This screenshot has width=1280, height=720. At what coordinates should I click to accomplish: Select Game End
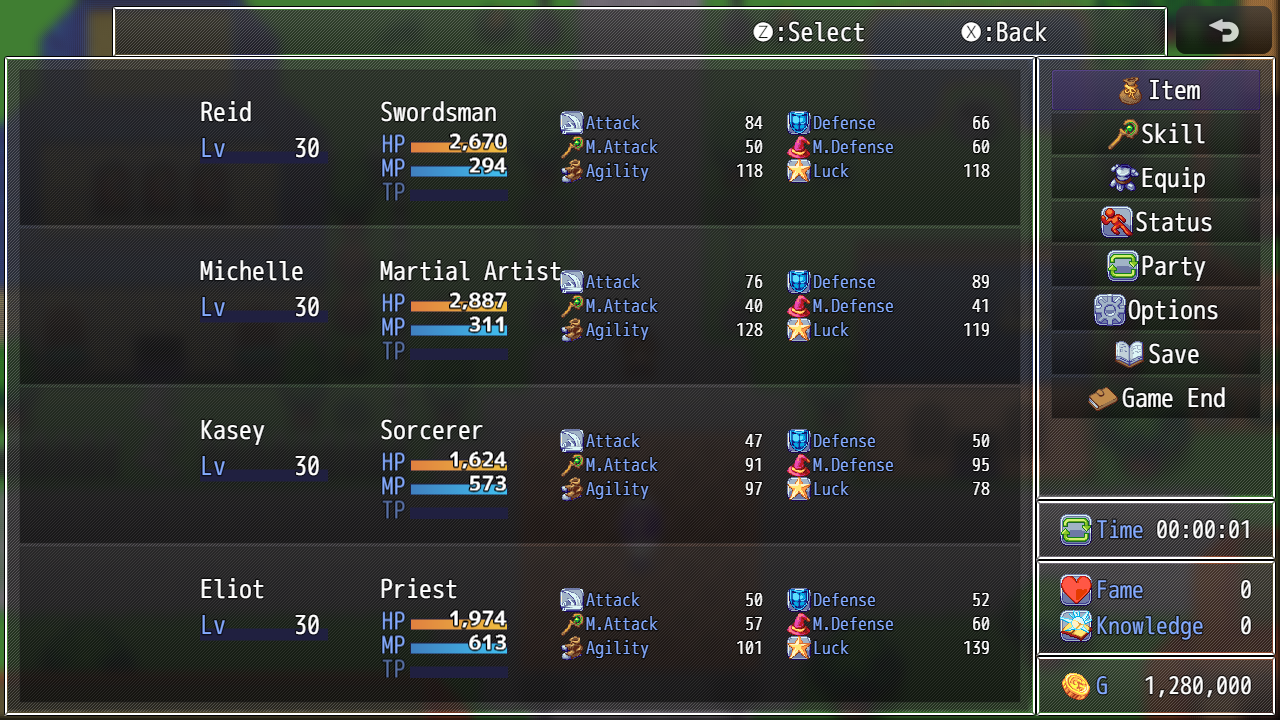pyautogui.click(x=1155, y=399)
